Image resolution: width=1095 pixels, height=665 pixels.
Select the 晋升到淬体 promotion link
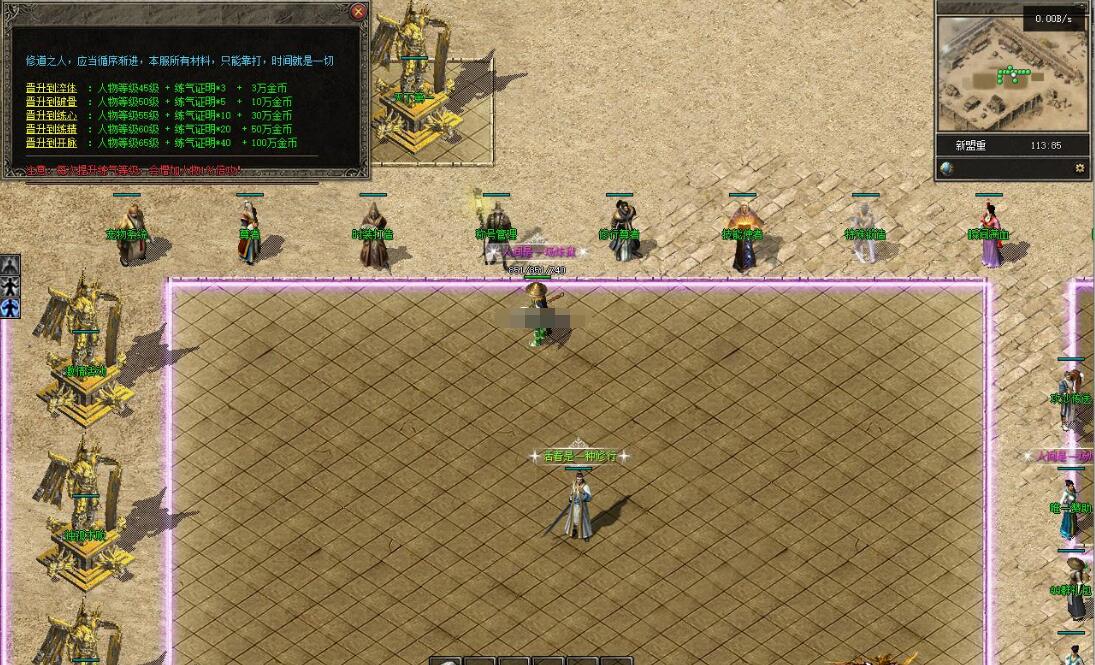pos(51,88)
